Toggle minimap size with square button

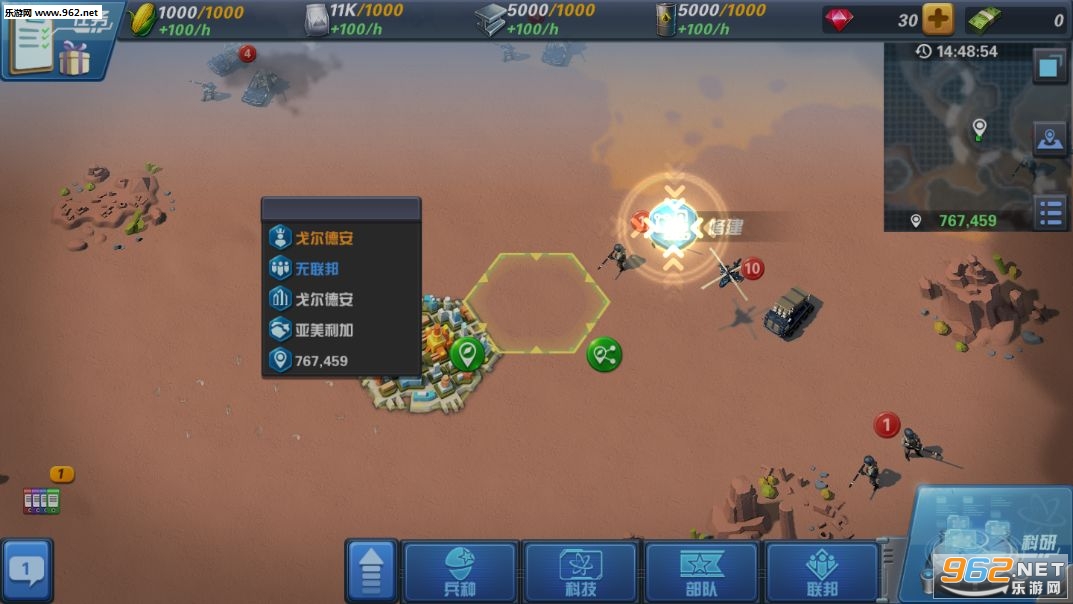[1050, 67]
